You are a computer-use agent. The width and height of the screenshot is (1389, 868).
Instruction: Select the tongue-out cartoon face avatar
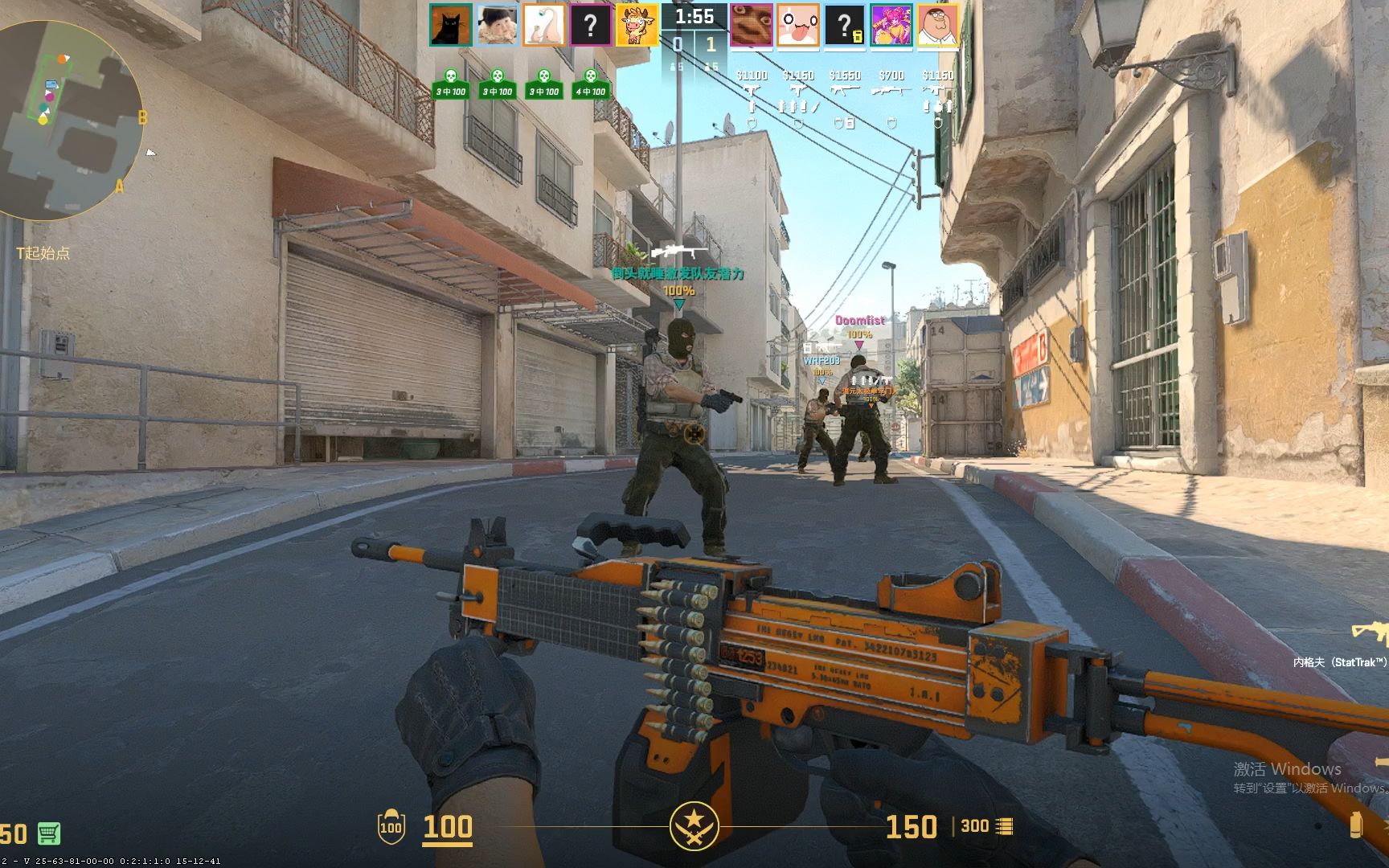[x=797, y=25]
